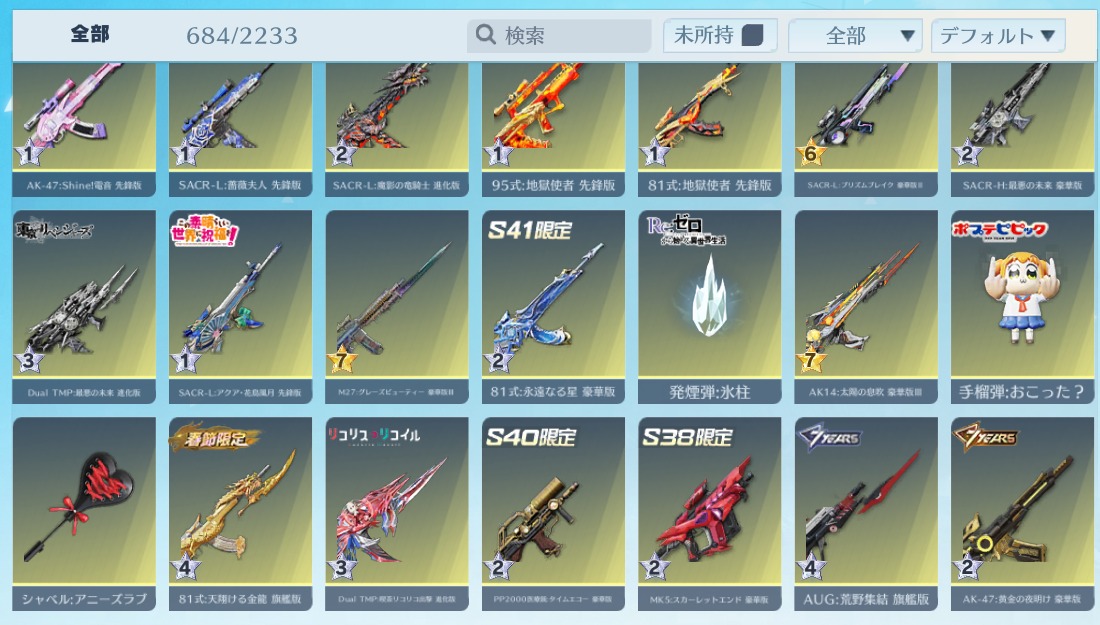
Task: Select the 手榴弾:おこった？ grenade skin
Action: tap(1023, 305)
